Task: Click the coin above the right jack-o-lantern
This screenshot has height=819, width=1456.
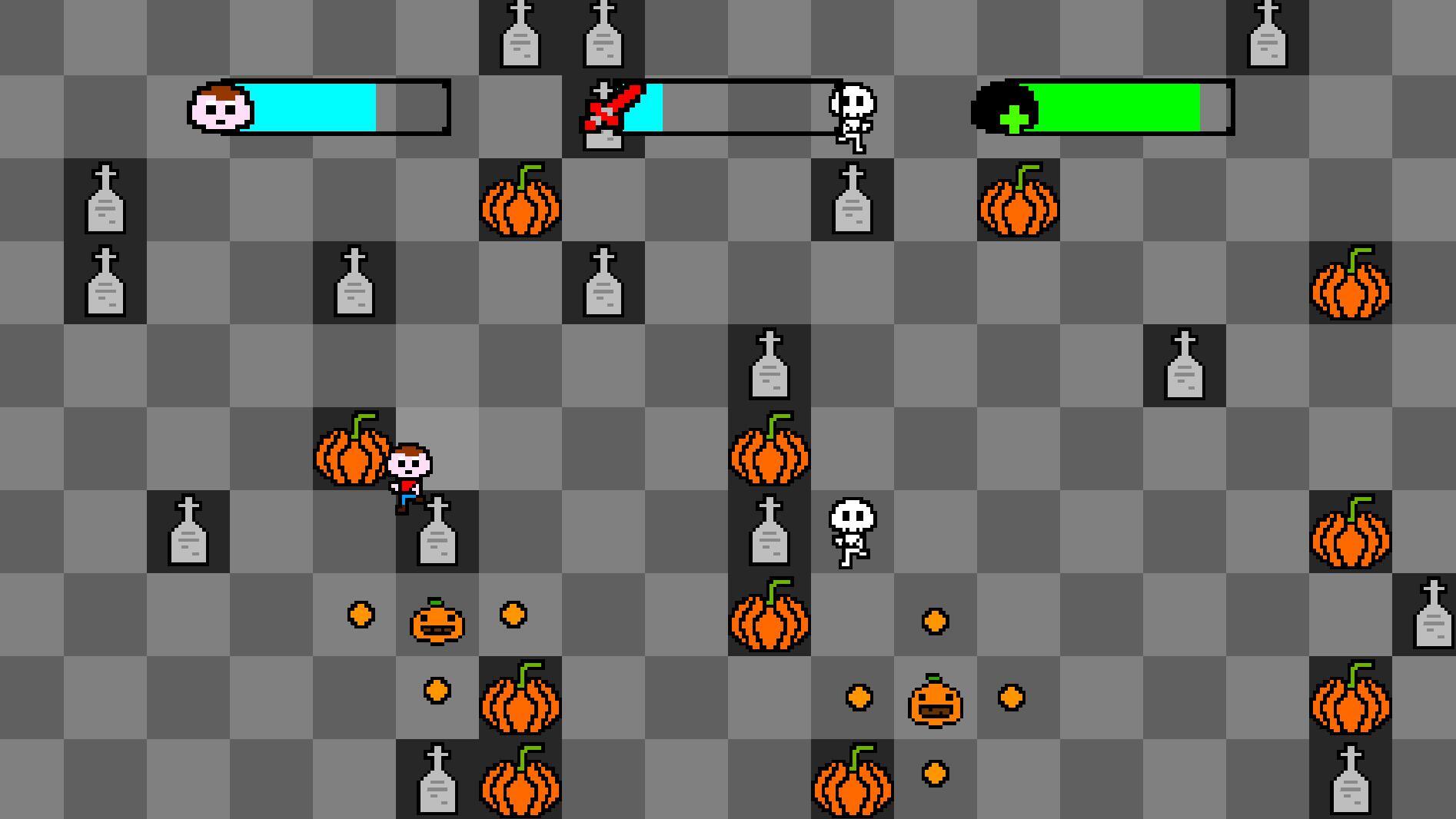Action: [x=935, y=619]
